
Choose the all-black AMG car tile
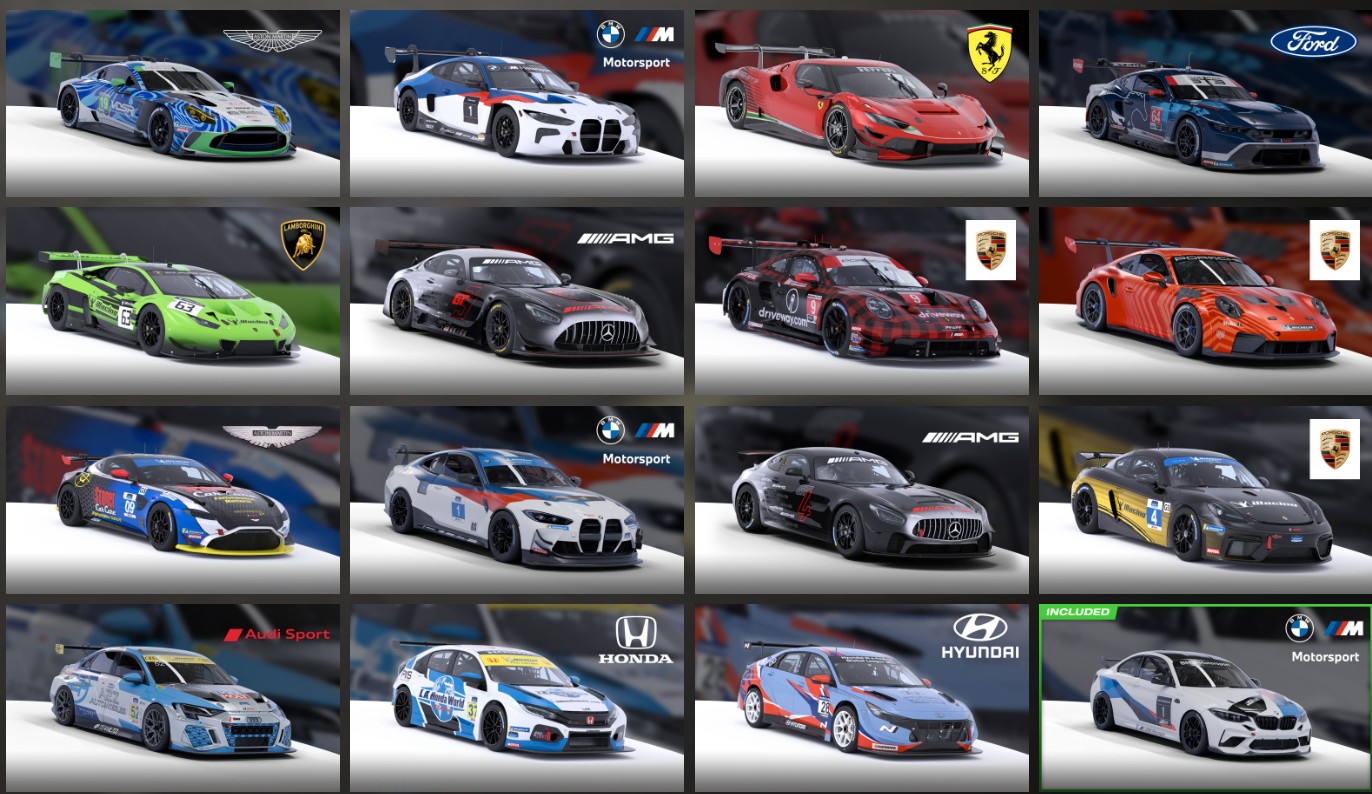click(861, 499)
